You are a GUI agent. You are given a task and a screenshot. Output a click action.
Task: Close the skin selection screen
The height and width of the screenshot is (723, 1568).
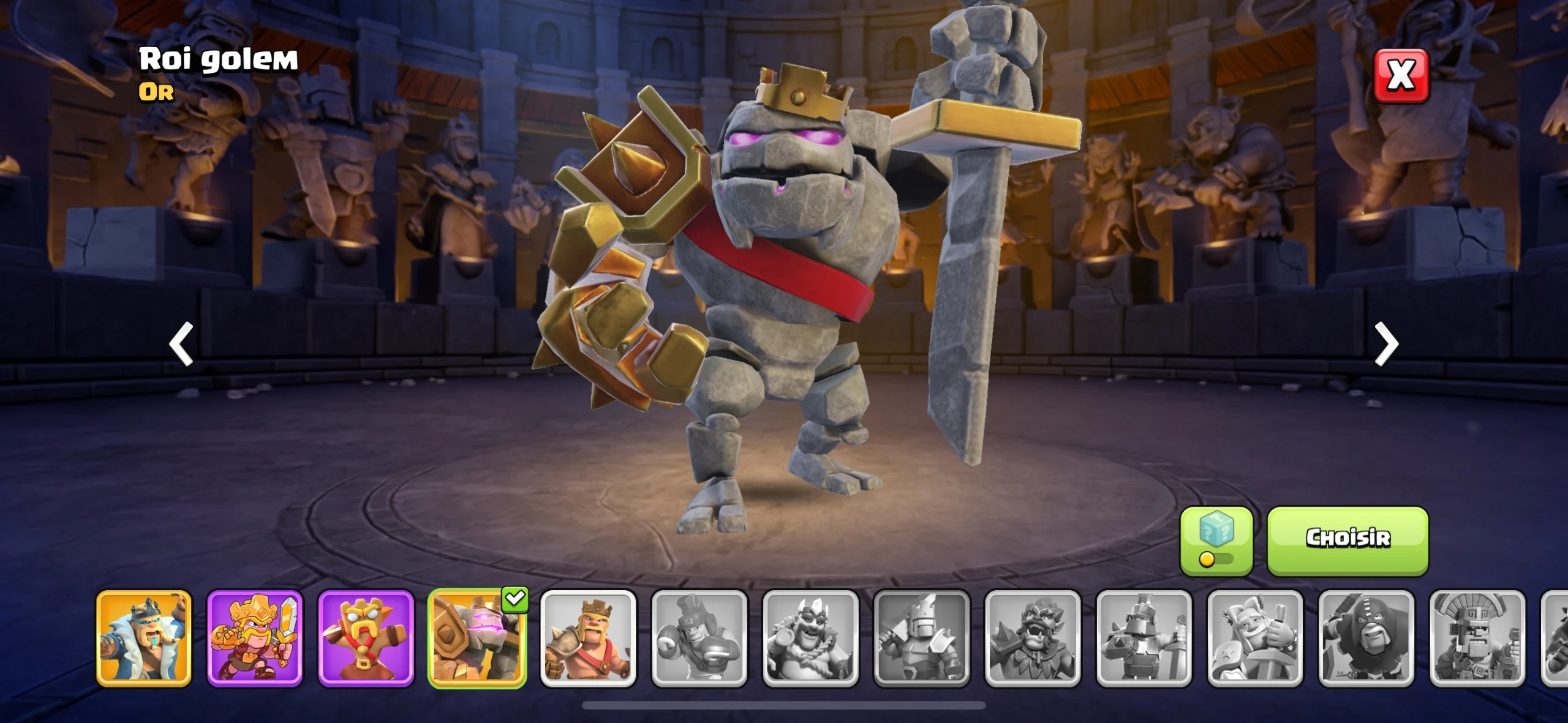(x=1401, y=76)
